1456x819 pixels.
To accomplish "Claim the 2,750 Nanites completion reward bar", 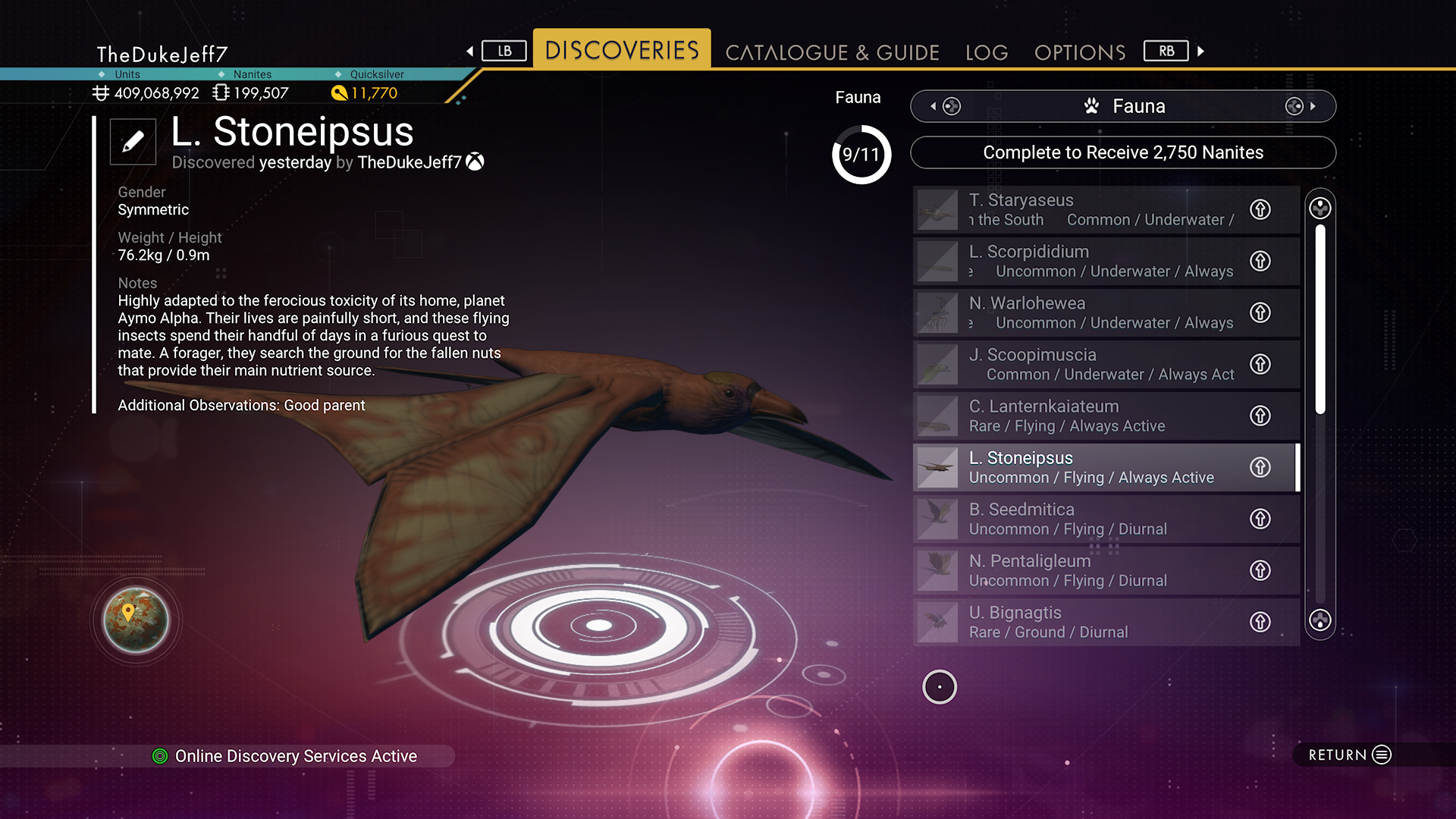I will [x=1122, y=152].
